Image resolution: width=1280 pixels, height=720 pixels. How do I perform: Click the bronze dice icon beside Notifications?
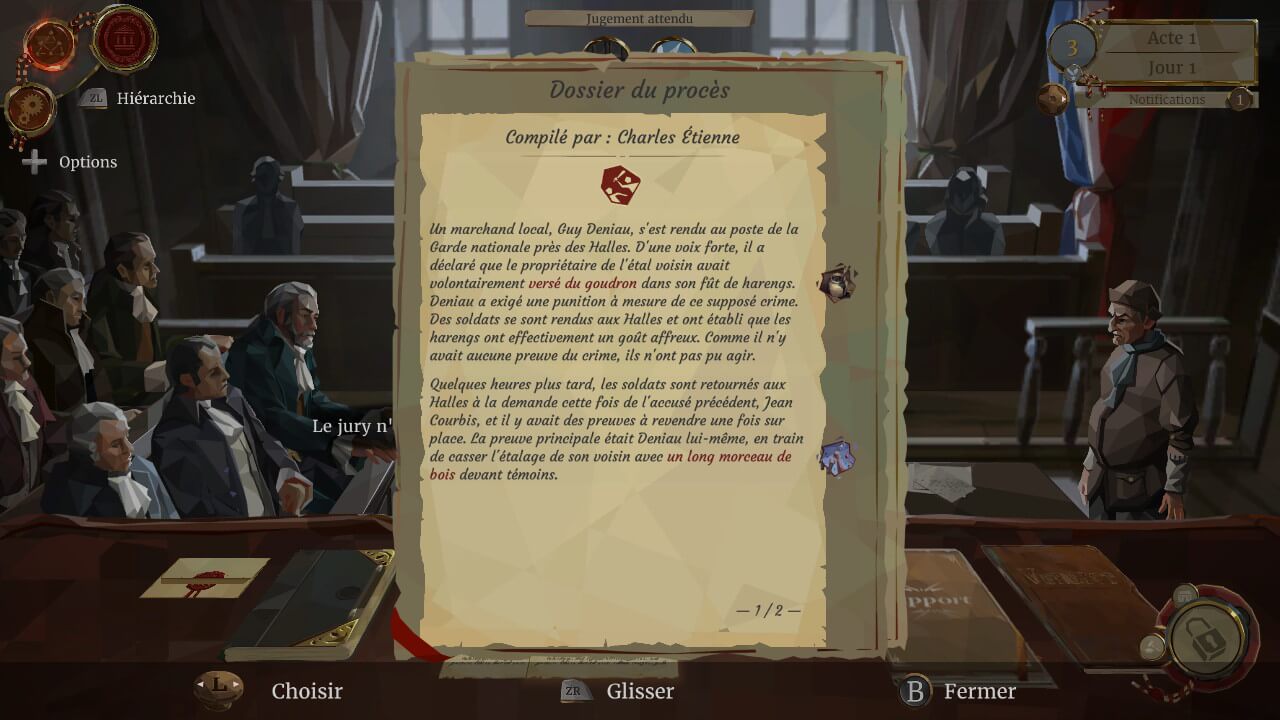click(x=1052, y=99)
